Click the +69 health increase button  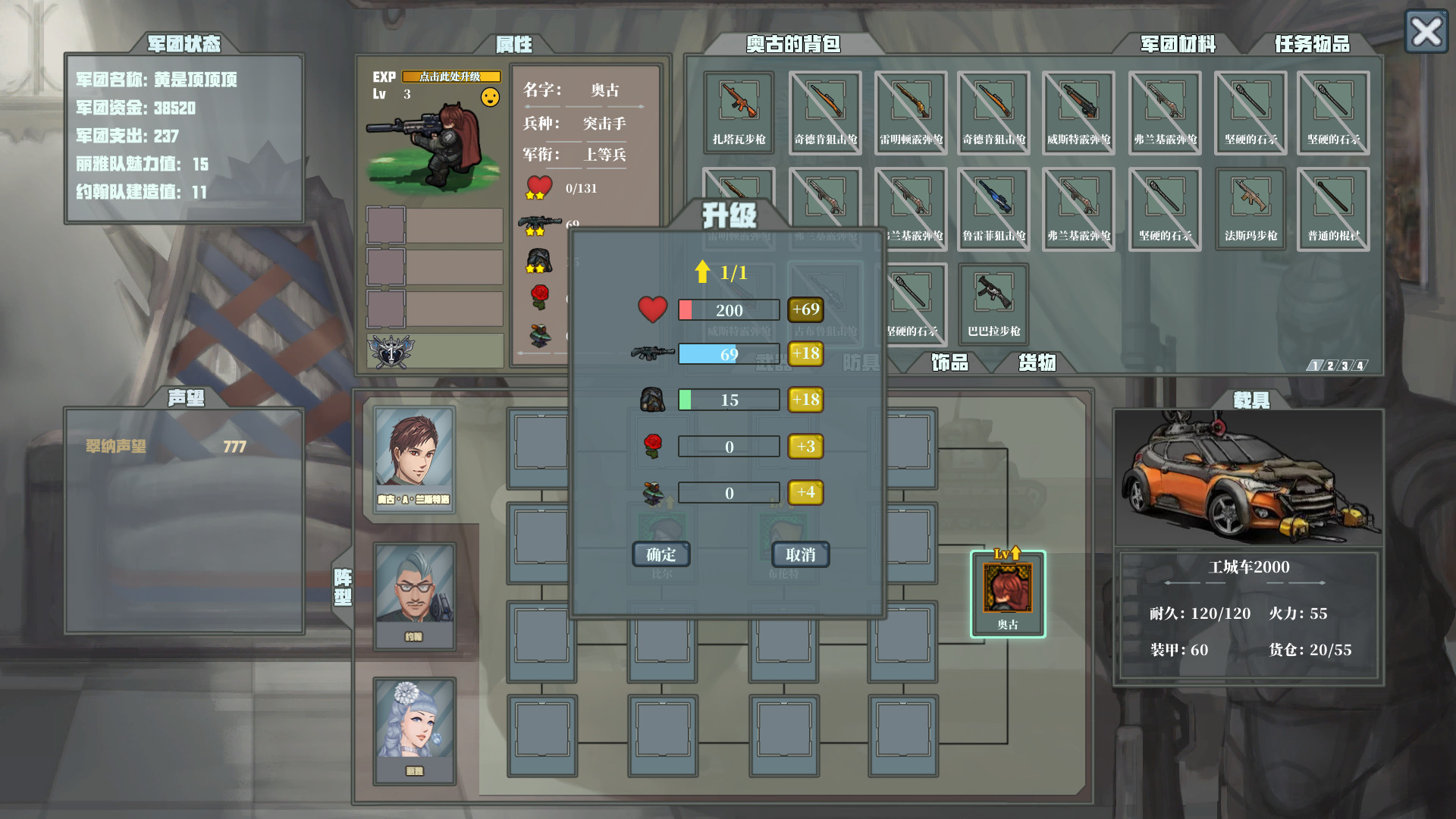[x=806, y=309]
